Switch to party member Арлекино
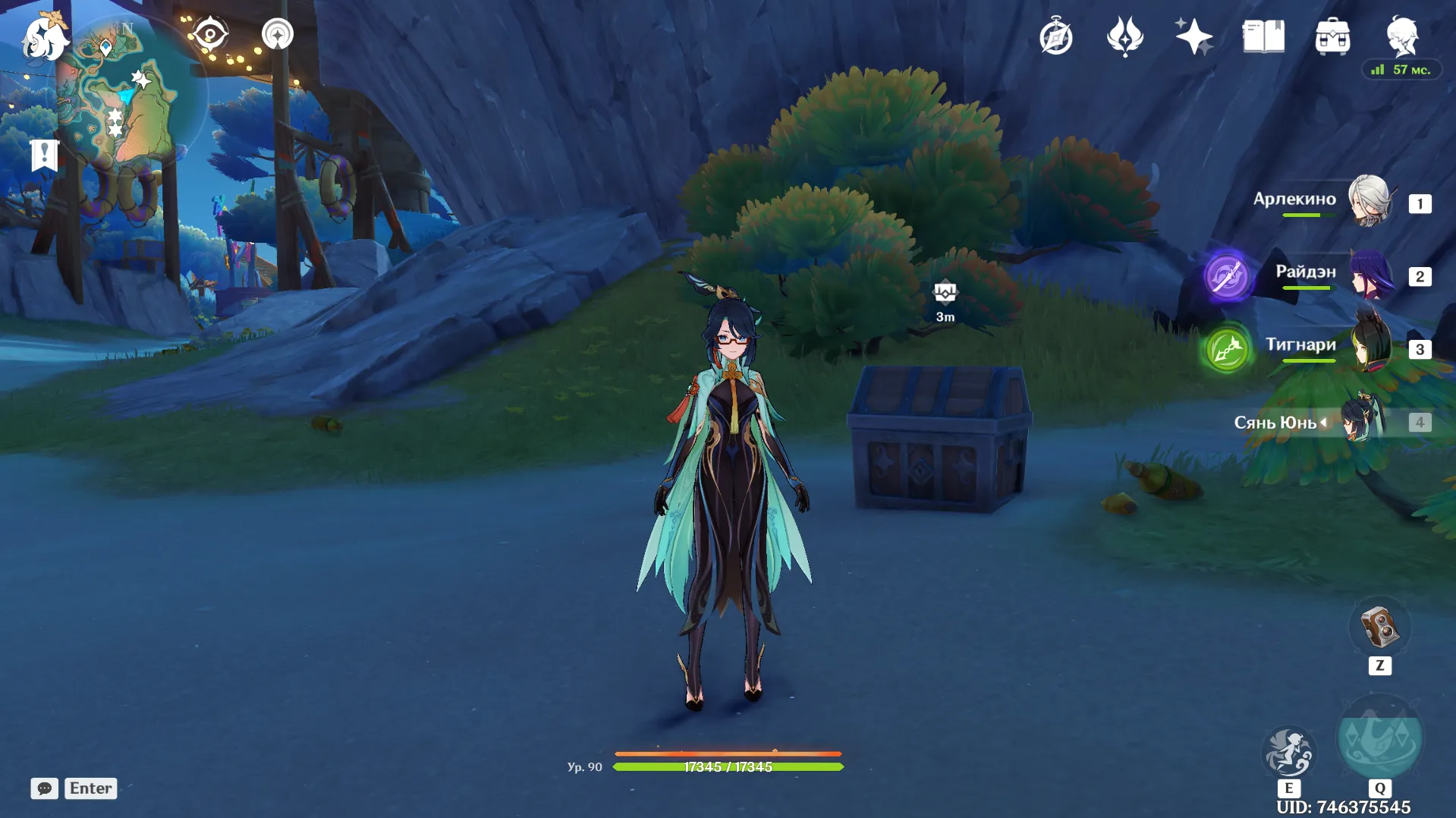The image size is (1456, 818). 1369,201
